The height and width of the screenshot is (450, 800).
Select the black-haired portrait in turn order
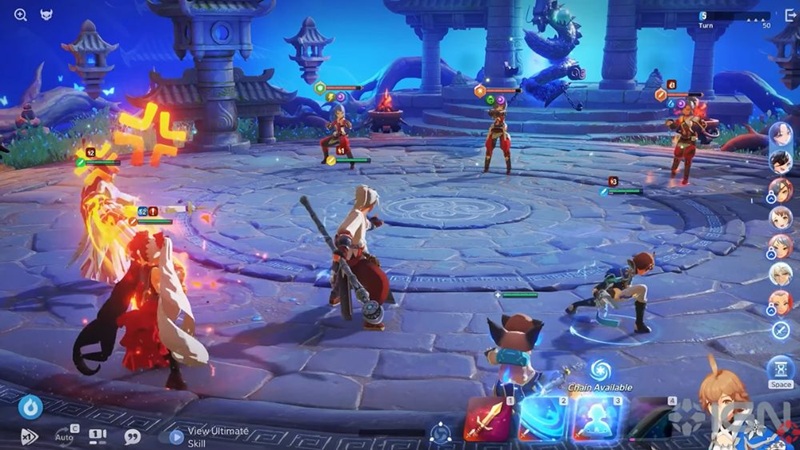pos(780,161)
